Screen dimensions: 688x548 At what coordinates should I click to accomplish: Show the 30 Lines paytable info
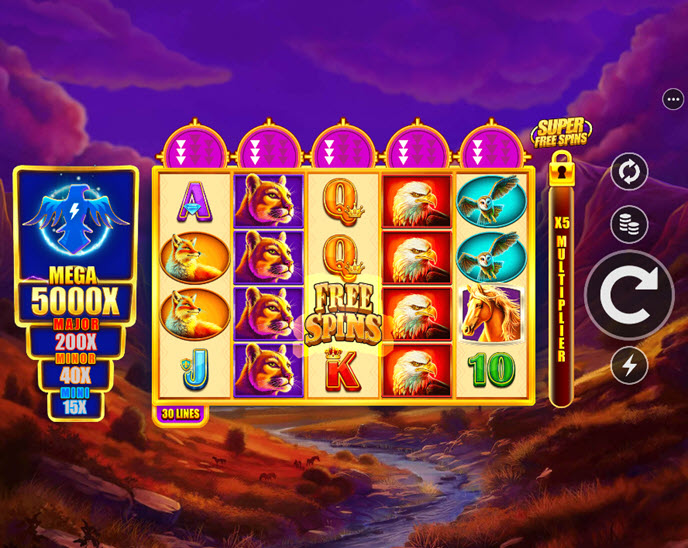(x=181, y=412)
